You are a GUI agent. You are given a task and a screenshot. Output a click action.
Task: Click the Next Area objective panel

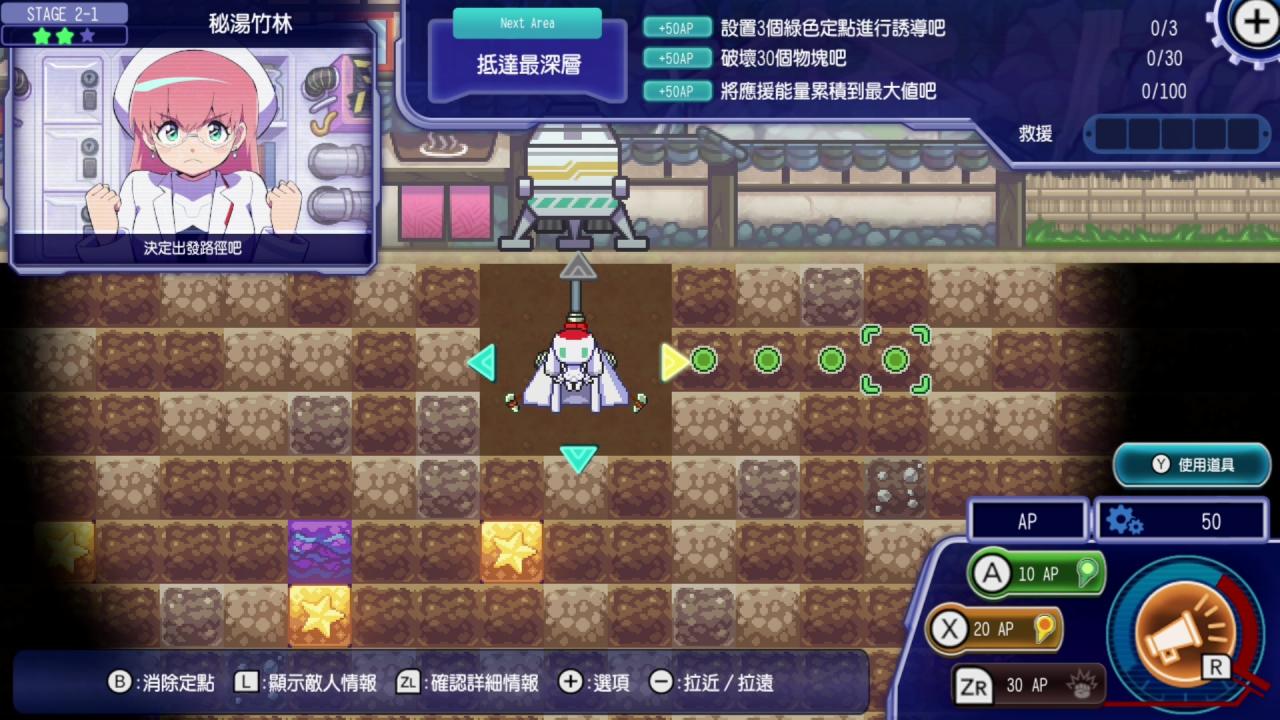pyautogui.click(x=528, y=55)
